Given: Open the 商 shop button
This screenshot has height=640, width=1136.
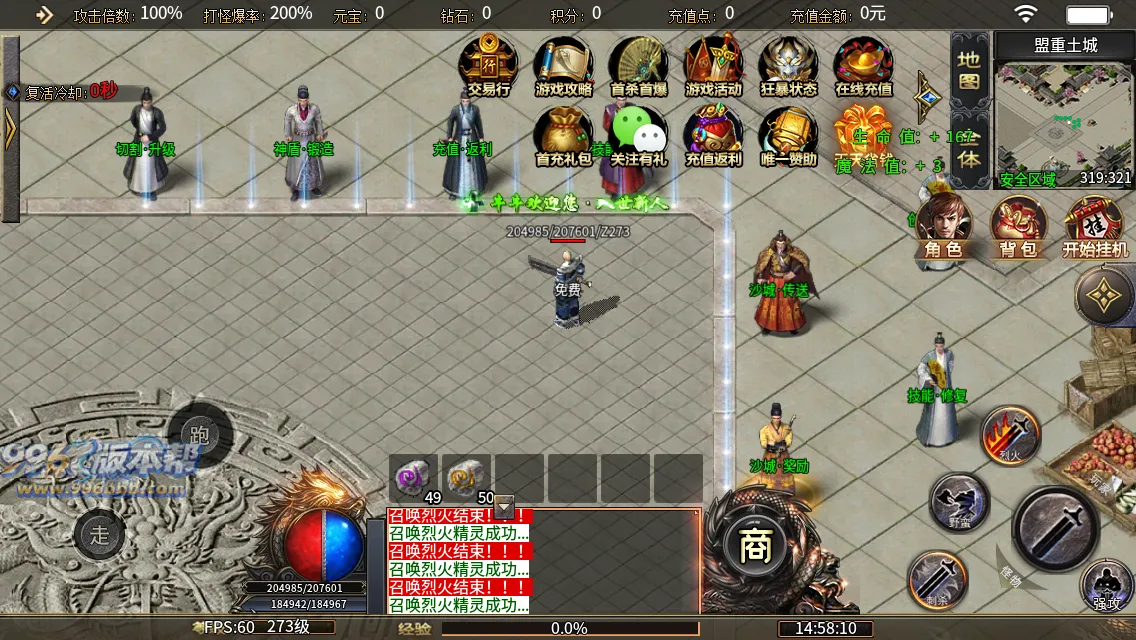Looking at the screenshot, I should [751, 545].
